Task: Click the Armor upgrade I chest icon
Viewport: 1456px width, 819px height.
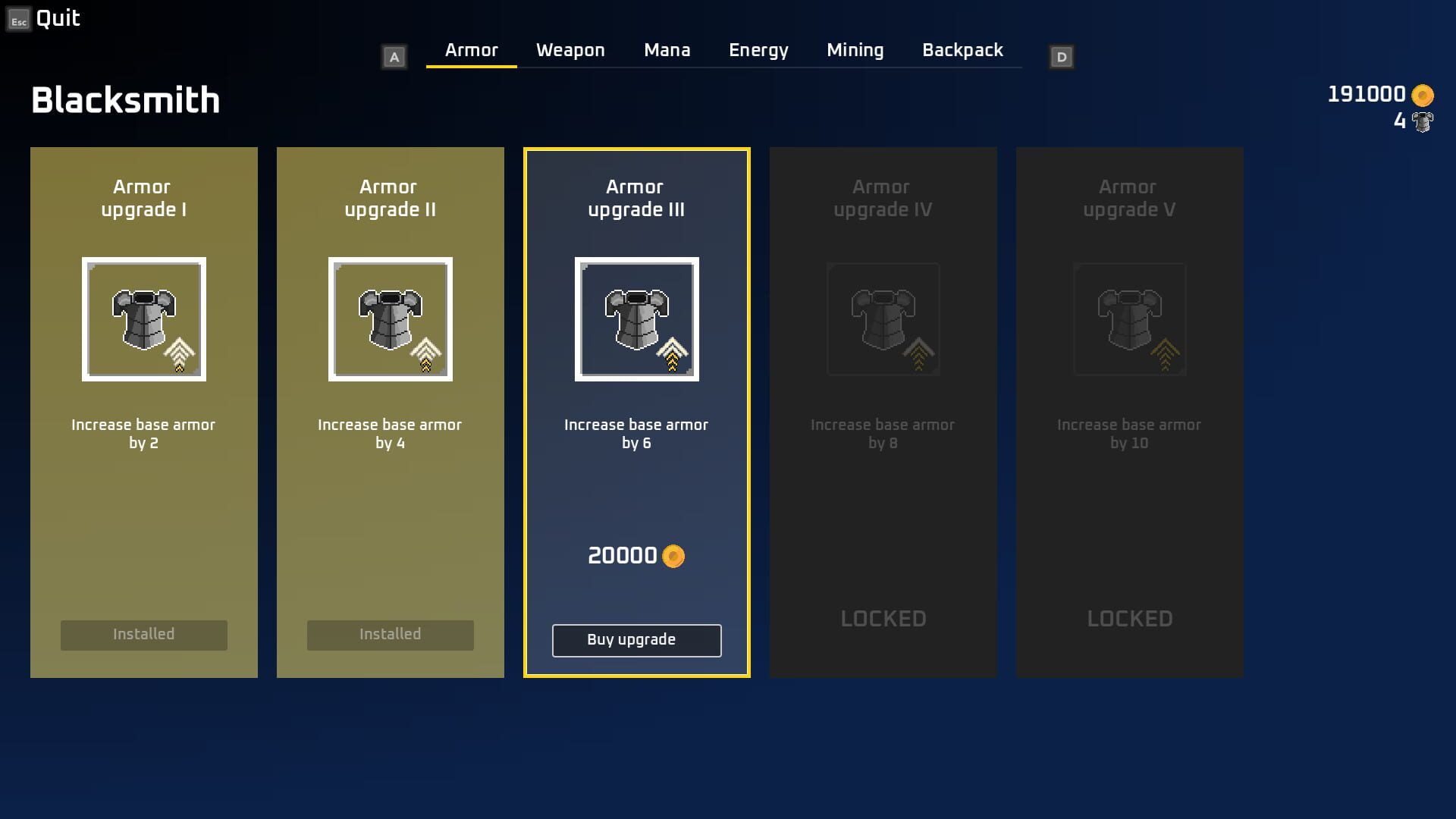Action: point(143,318)
